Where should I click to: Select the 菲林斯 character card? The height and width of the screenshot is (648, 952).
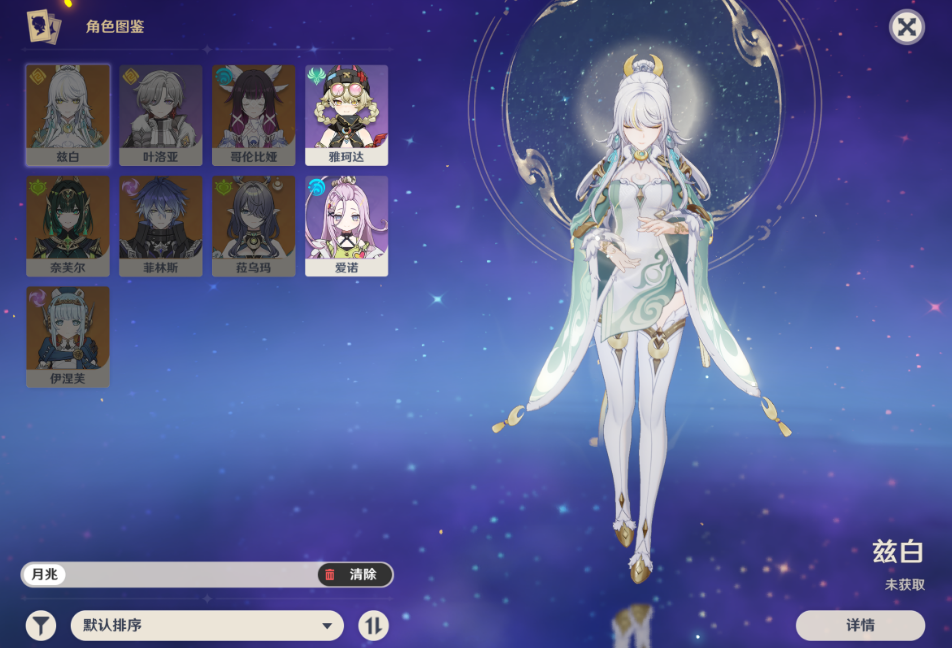pos(161,225)
